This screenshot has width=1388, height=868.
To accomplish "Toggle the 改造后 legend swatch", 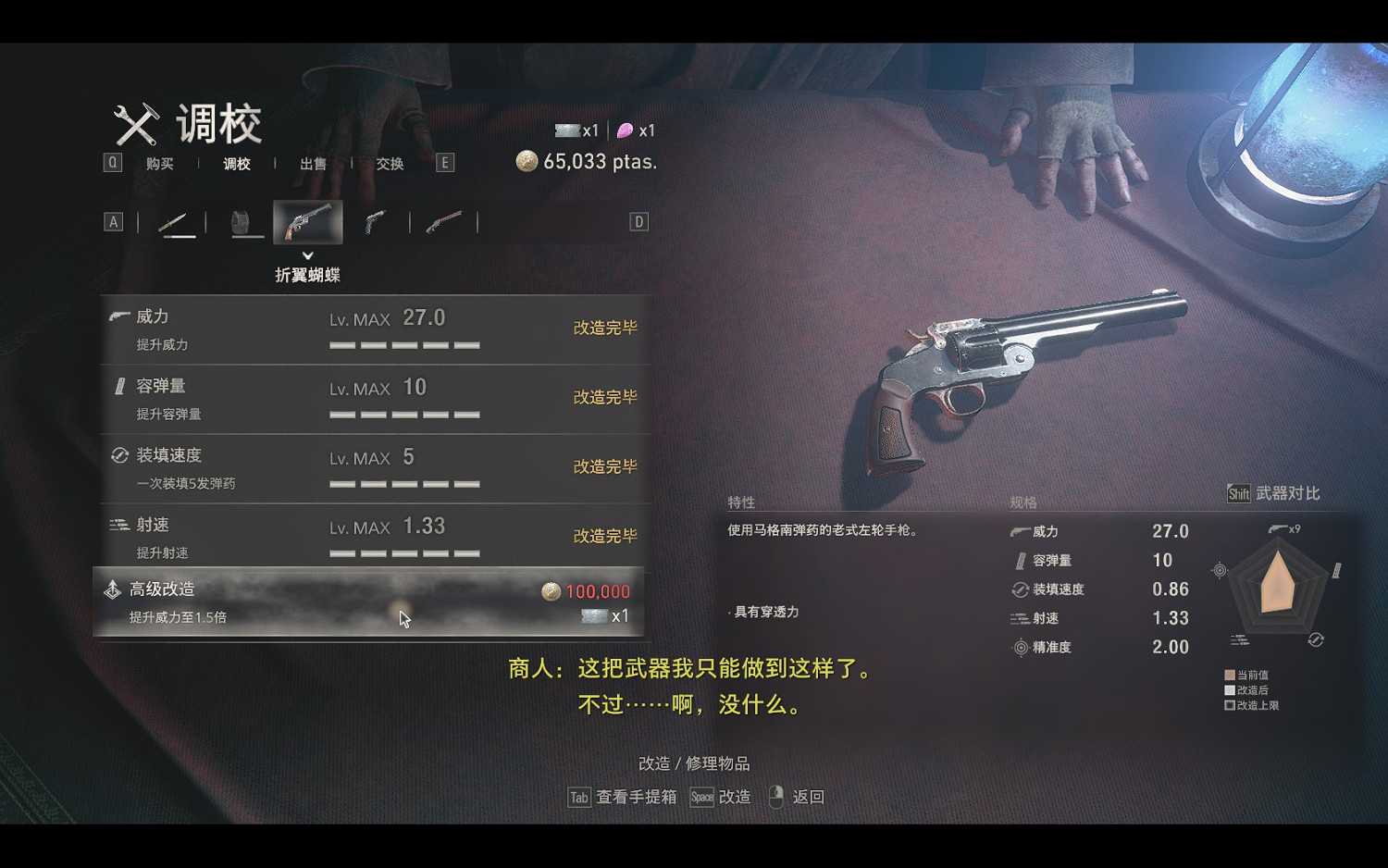I will 1228,689.
